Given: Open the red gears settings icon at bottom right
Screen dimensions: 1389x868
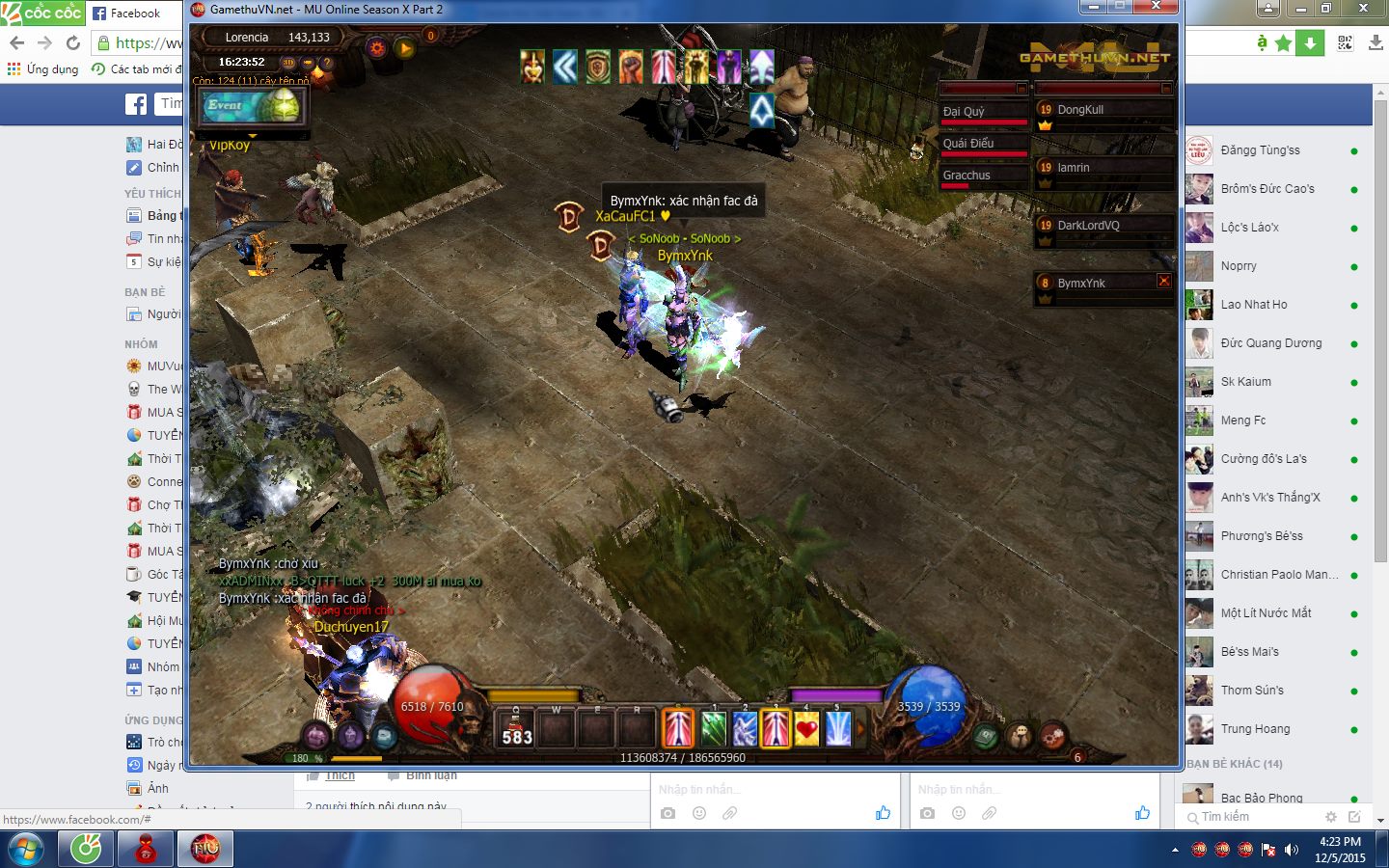Looking at the screenshot, I should pos(1052,737).
